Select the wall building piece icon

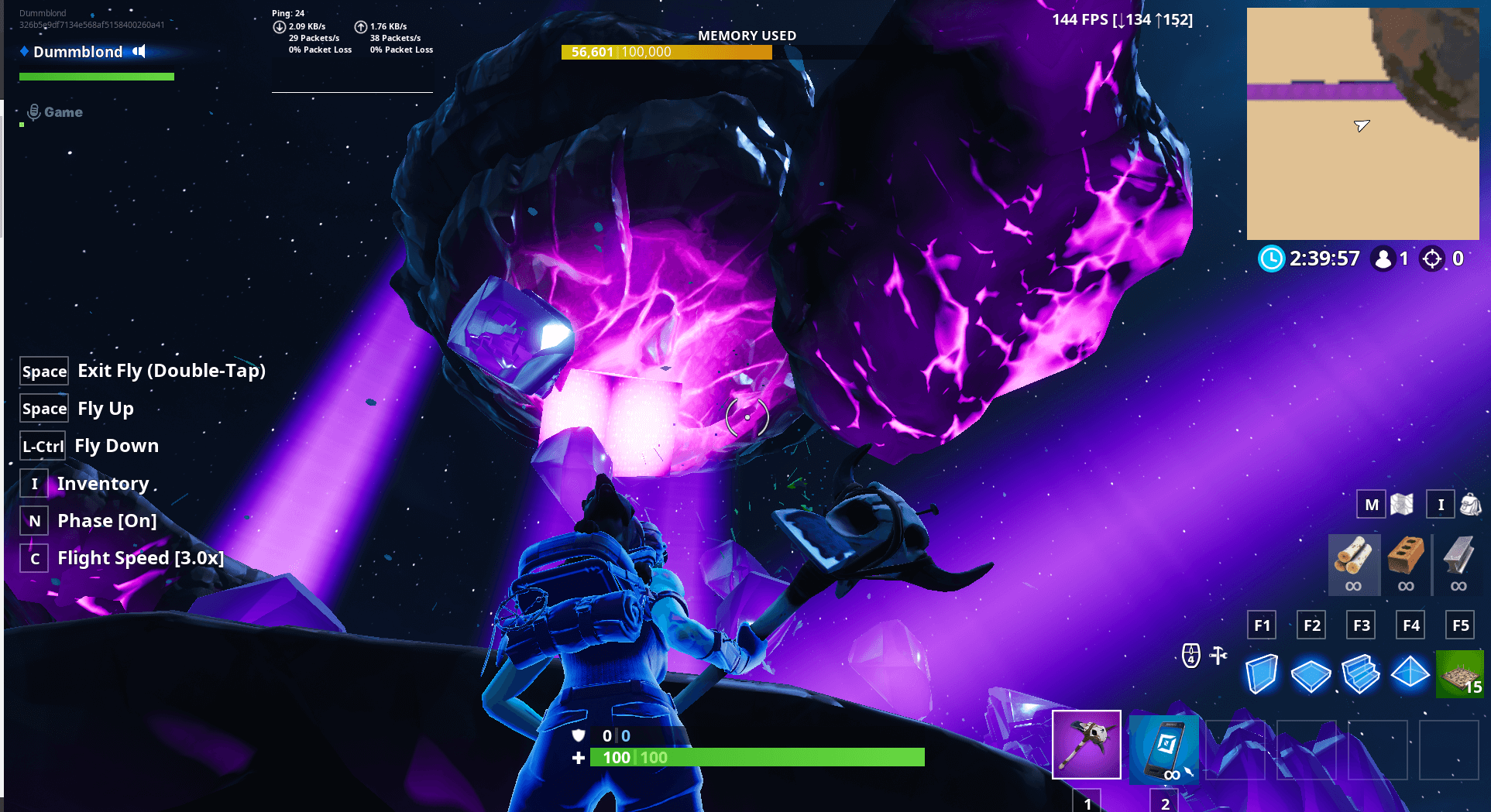[1261, 673]
